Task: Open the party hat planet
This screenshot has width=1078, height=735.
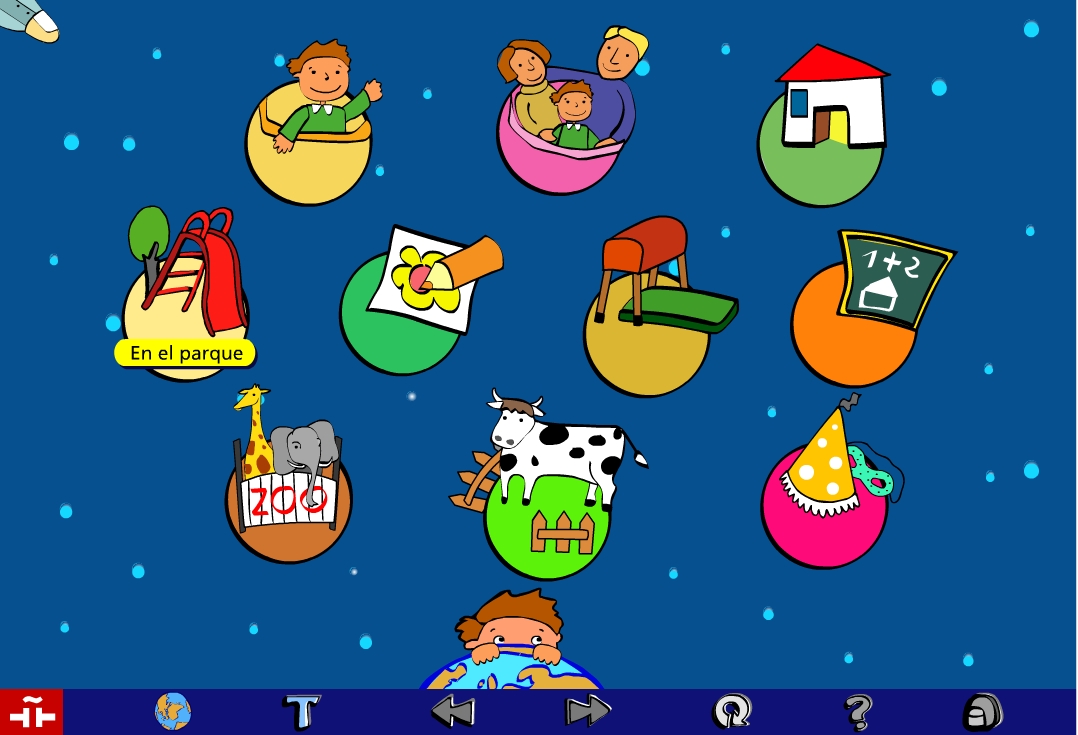Action: (x=826, y=490)
